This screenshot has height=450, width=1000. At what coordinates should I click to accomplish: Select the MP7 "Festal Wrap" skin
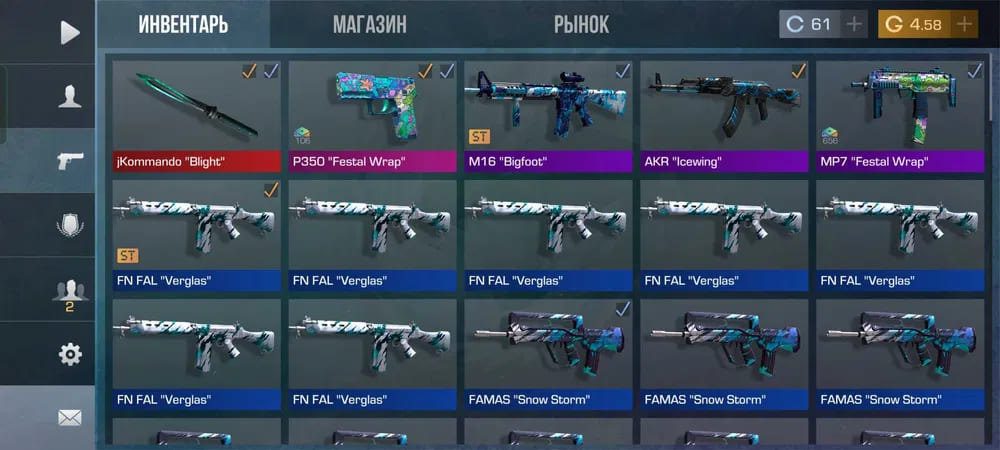pos(900,115)
